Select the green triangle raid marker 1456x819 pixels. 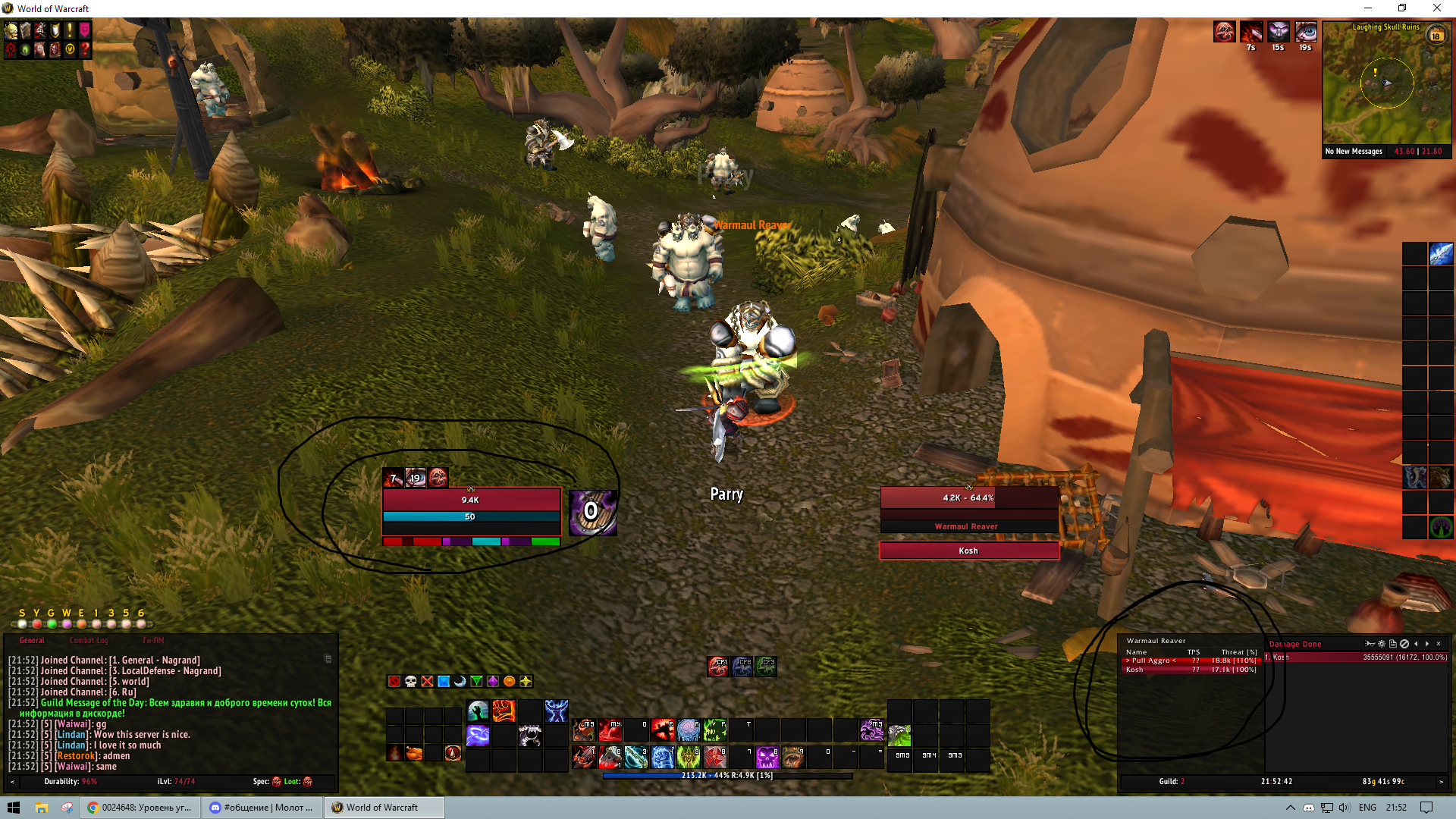[476, 682]
